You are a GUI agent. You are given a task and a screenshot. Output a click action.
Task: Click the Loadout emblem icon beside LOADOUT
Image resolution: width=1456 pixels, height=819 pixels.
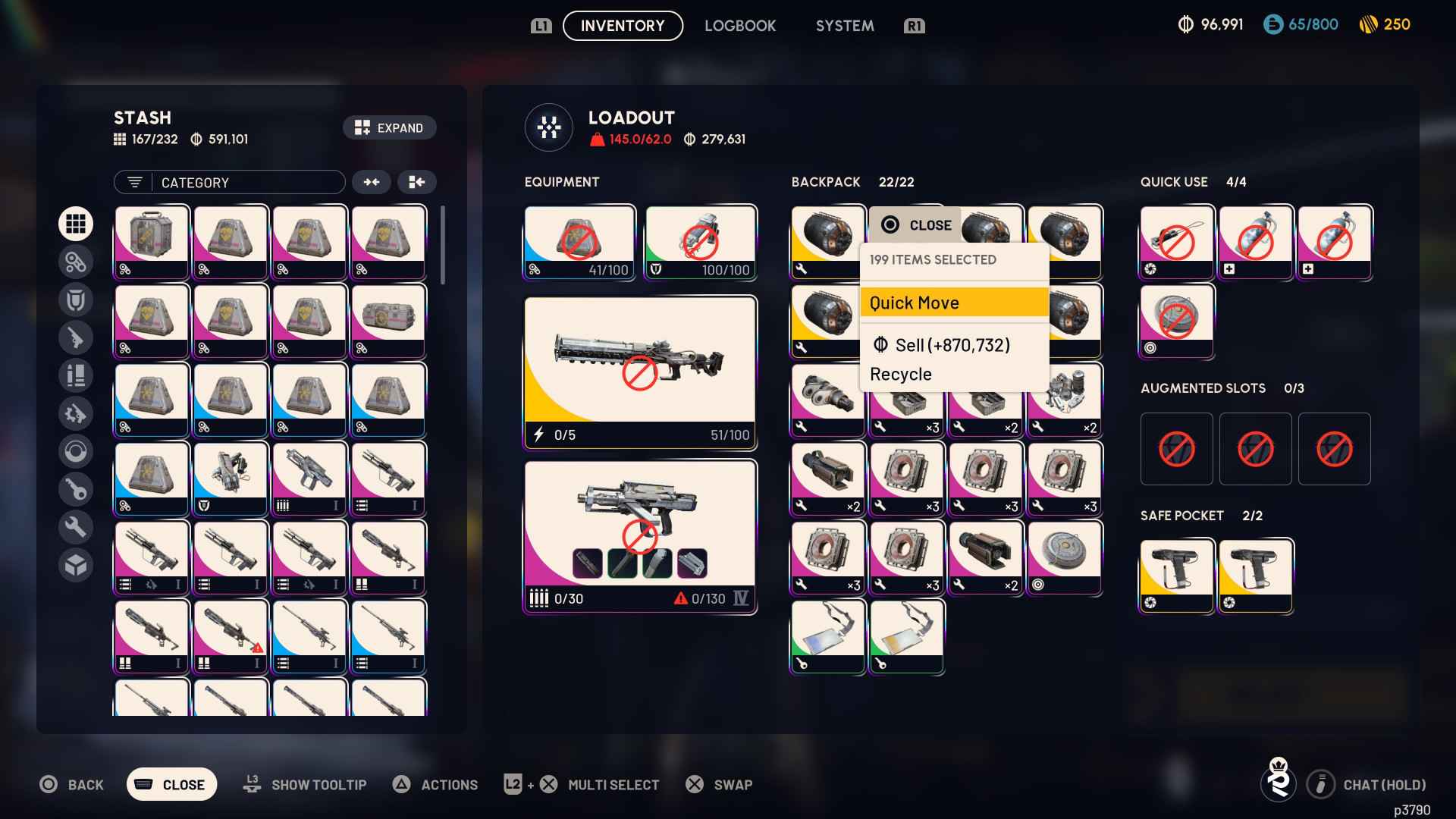(548, 127)
